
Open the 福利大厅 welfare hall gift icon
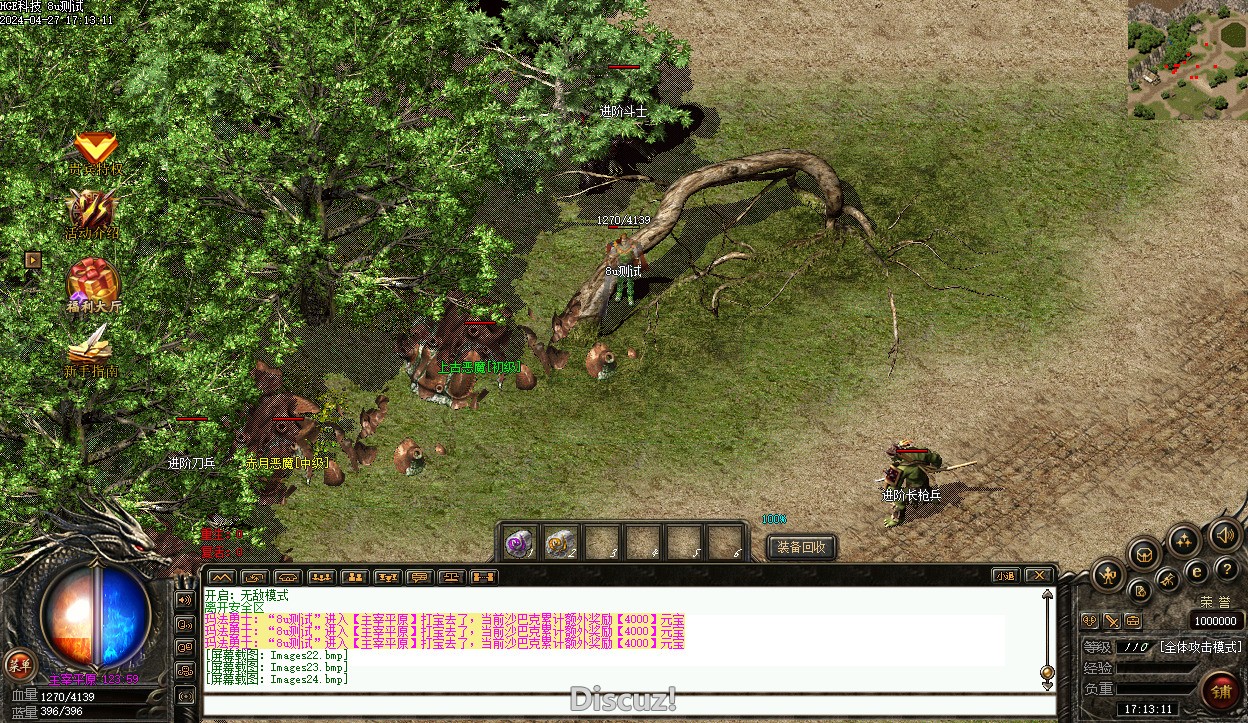pyautogui.click(x=93, y=283)
